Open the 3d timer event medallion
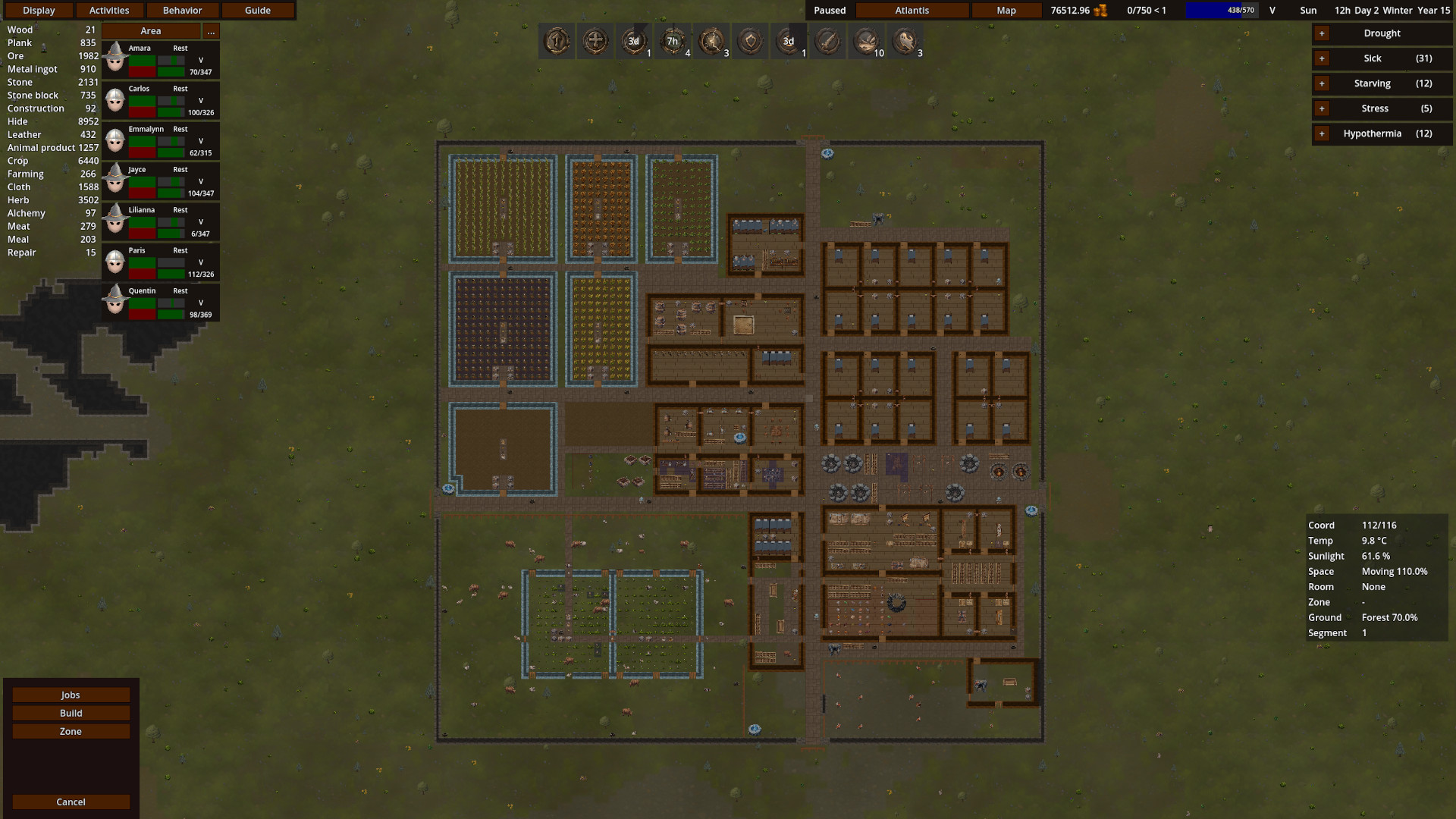The height and width of the screenshot is (819, 1456). (x=634, y=42)
